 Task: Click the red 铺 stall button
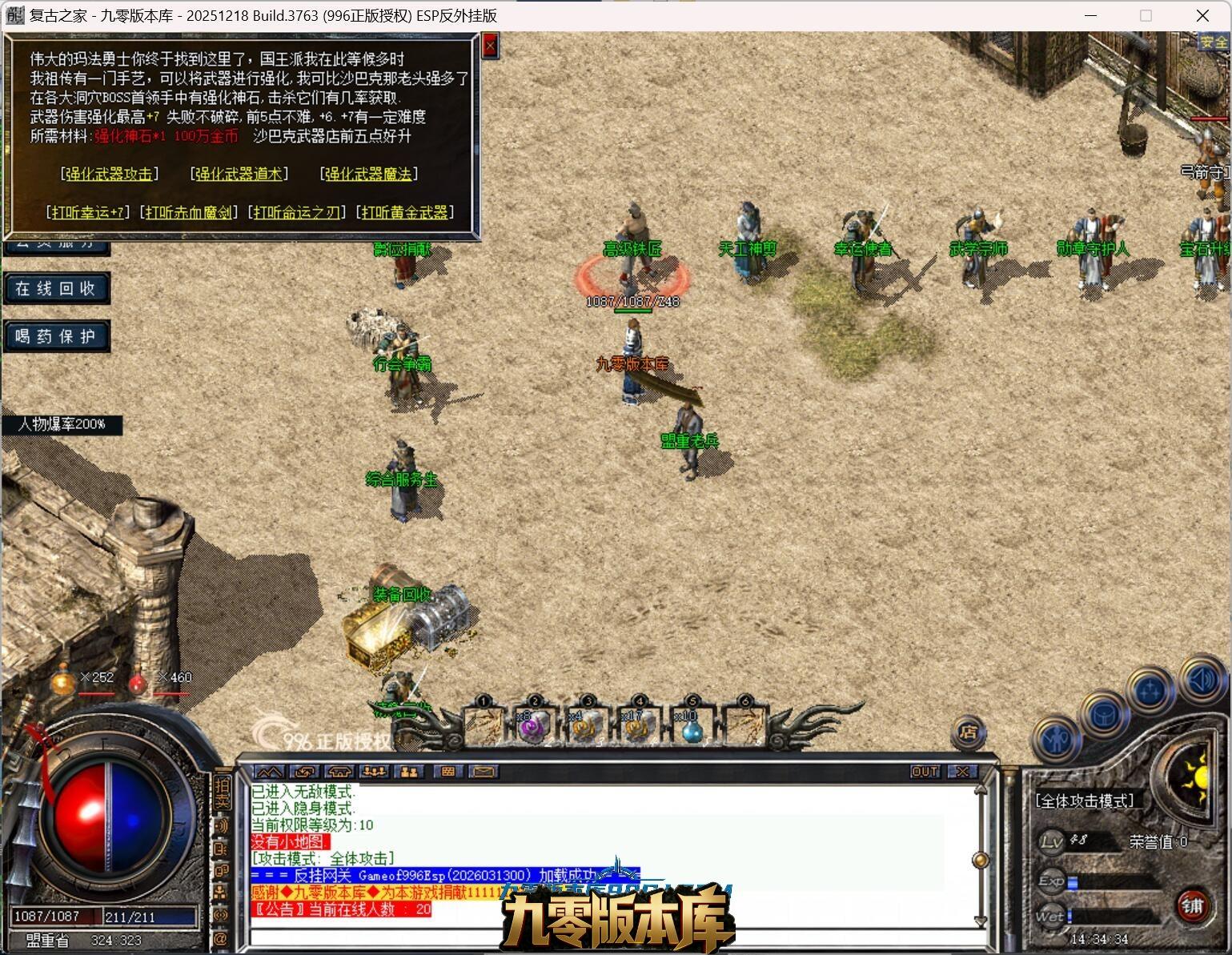pos(1192,906)
